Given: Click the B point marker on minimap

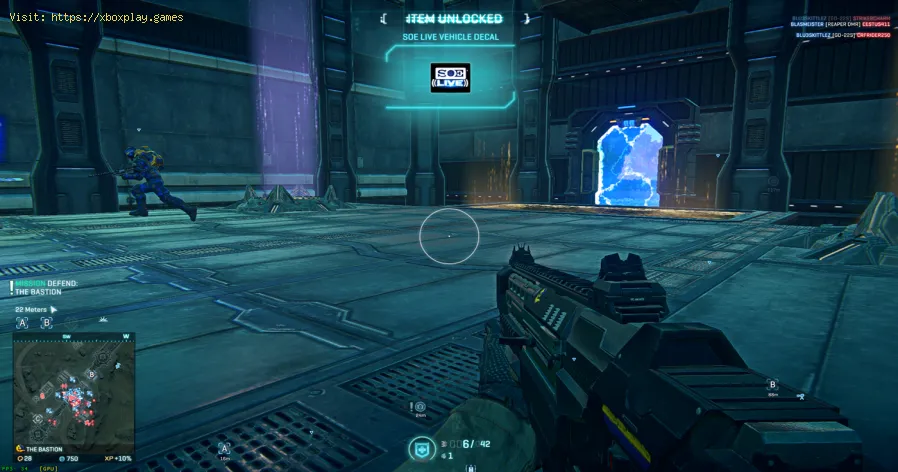Looking at the screenshot, I should tap(92, 373).
